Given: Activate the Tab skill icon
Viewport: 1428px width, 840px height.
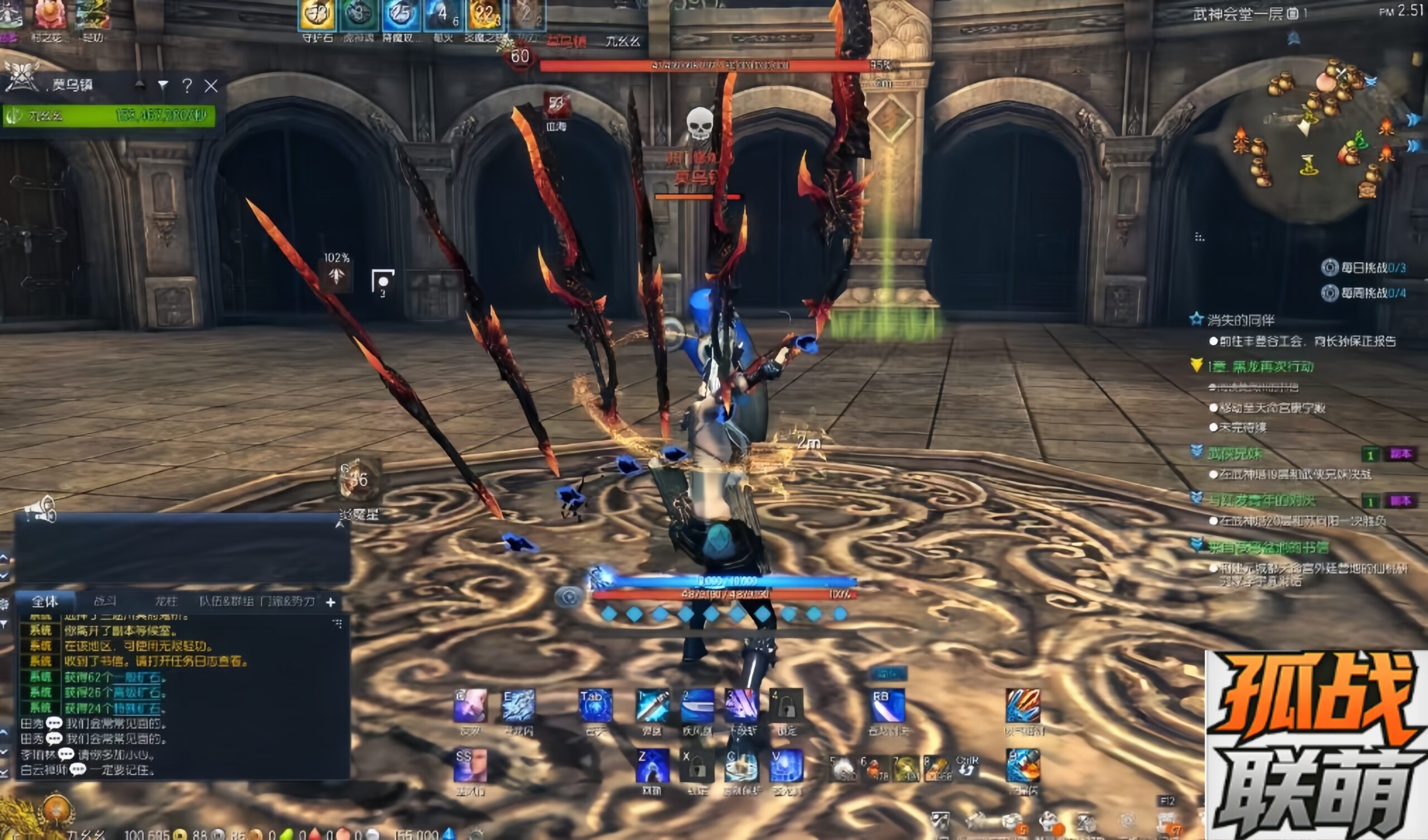Looking at the screenshot, I should pyautogui.click(x=595, y=706).
